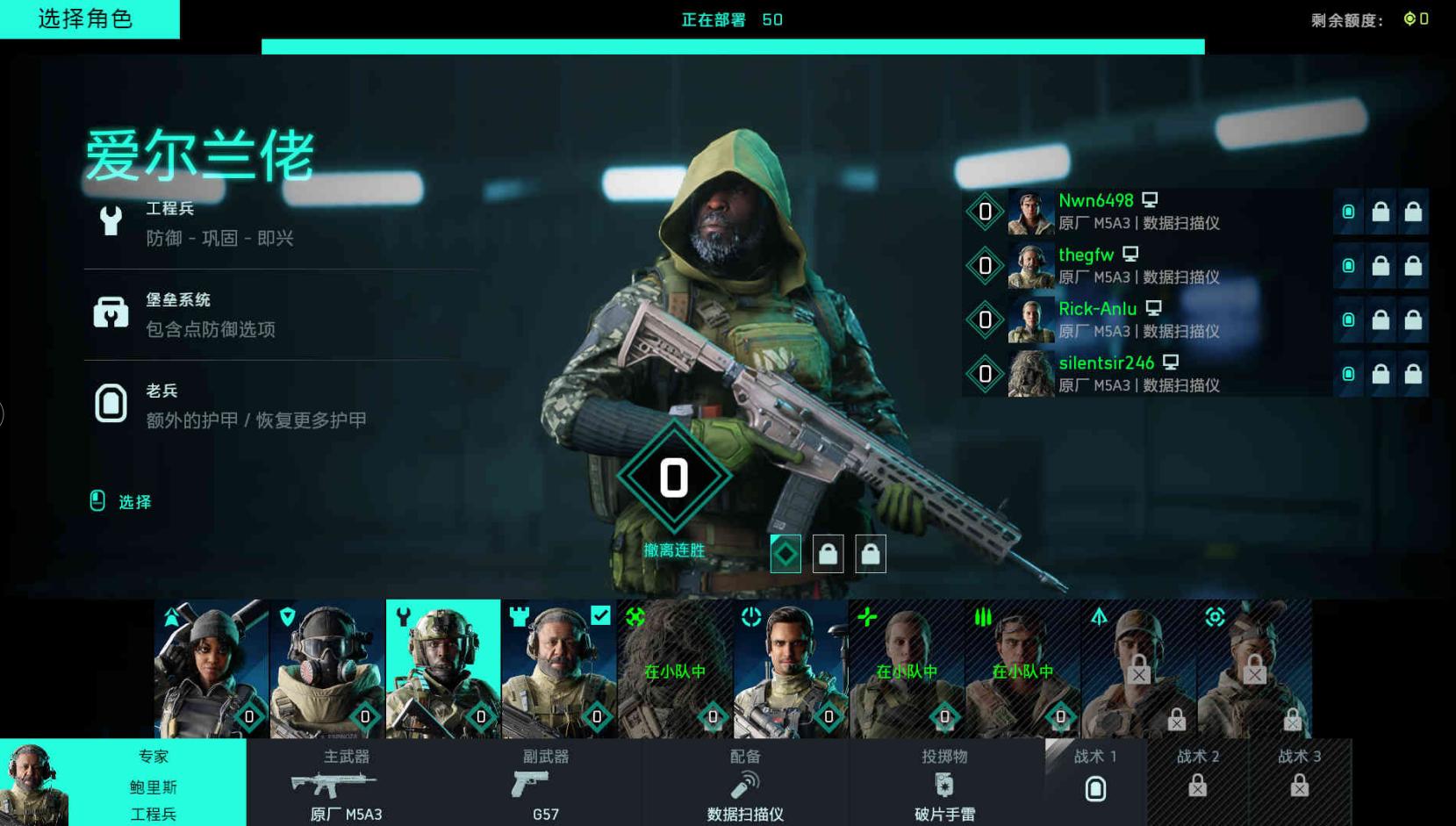The image size is (1456, 826).
Task: Open the 主武器 M5A3 primary weapon slot
Action: point(346,783)
